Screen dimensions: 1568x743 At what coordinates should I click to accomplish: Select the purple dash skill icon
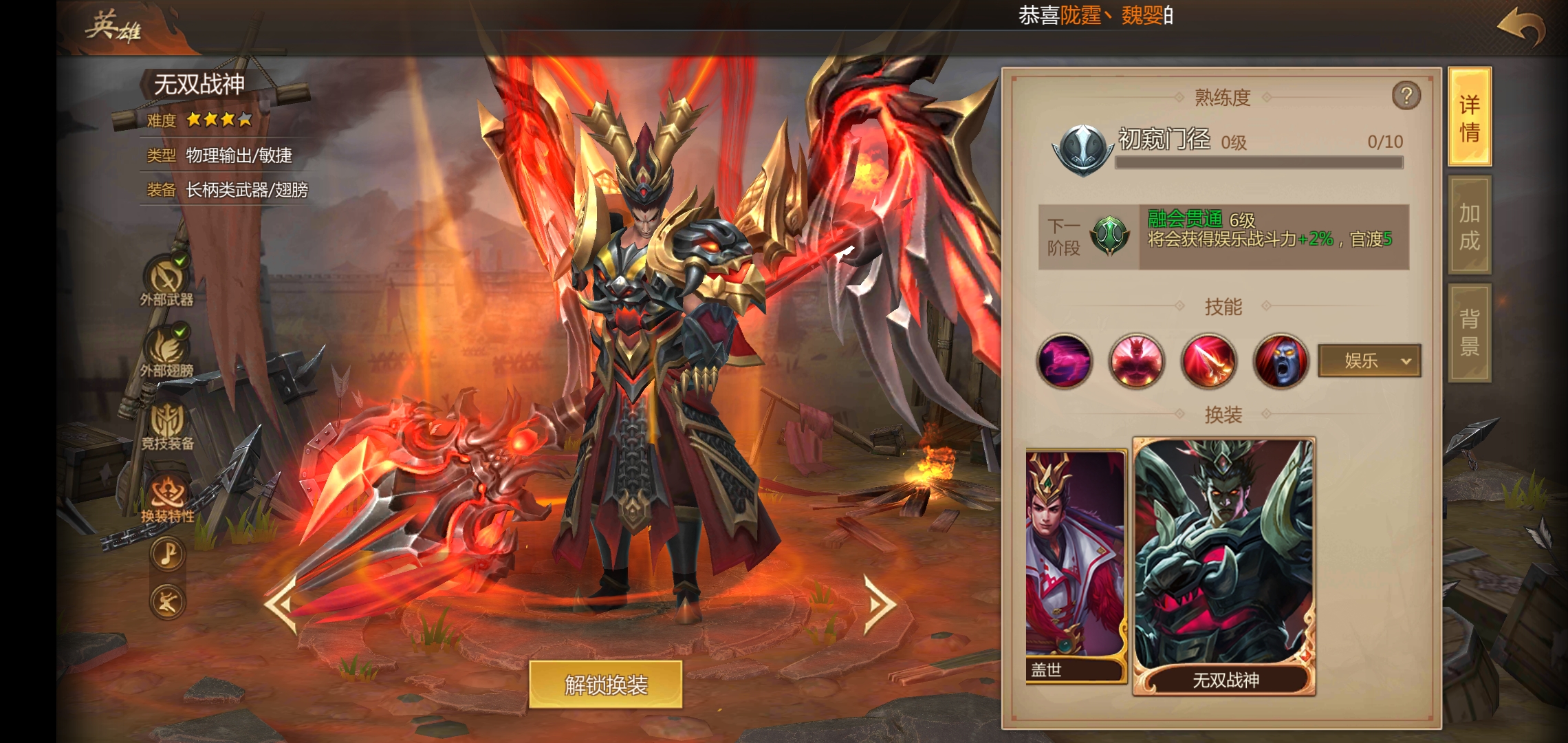(x=1064, y=361)
